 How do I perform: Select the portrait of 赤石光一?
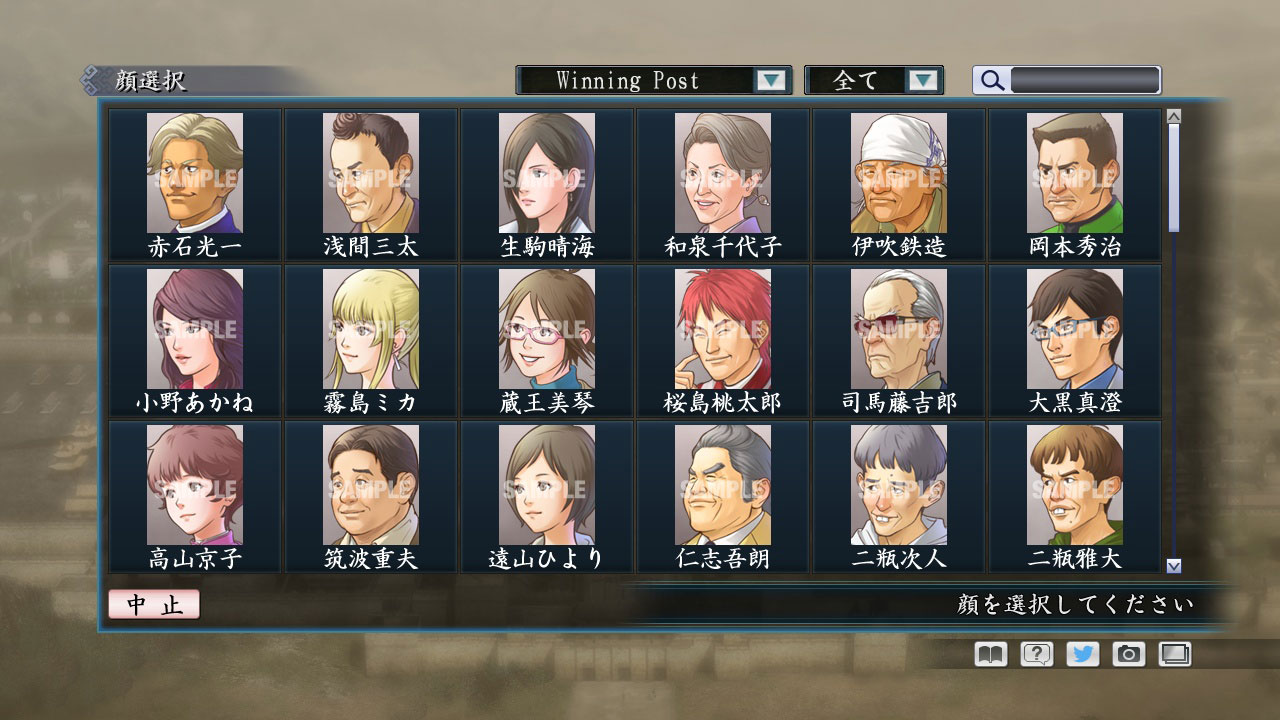[193, 170]
